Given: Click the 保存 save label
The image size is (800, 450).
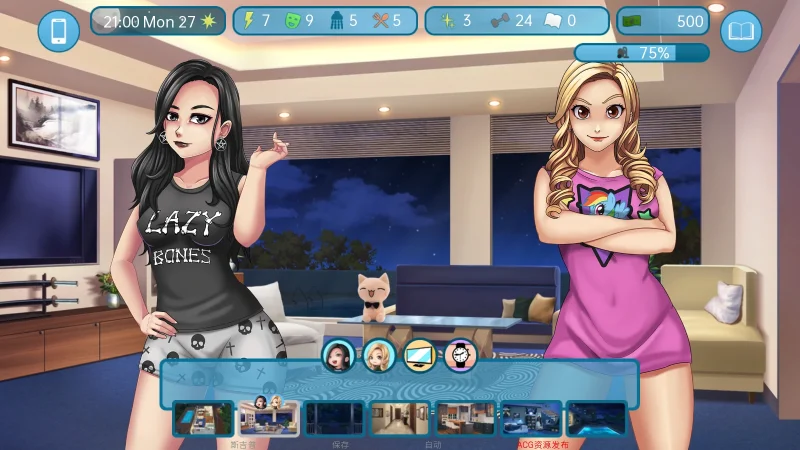Looking at the screenshot, I should (340, 443).
